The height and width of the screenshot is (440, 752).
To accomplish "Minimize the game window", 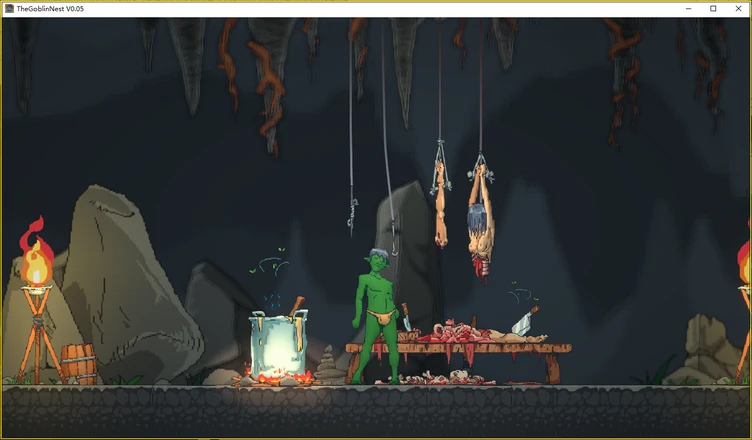I will click(690, 8).
